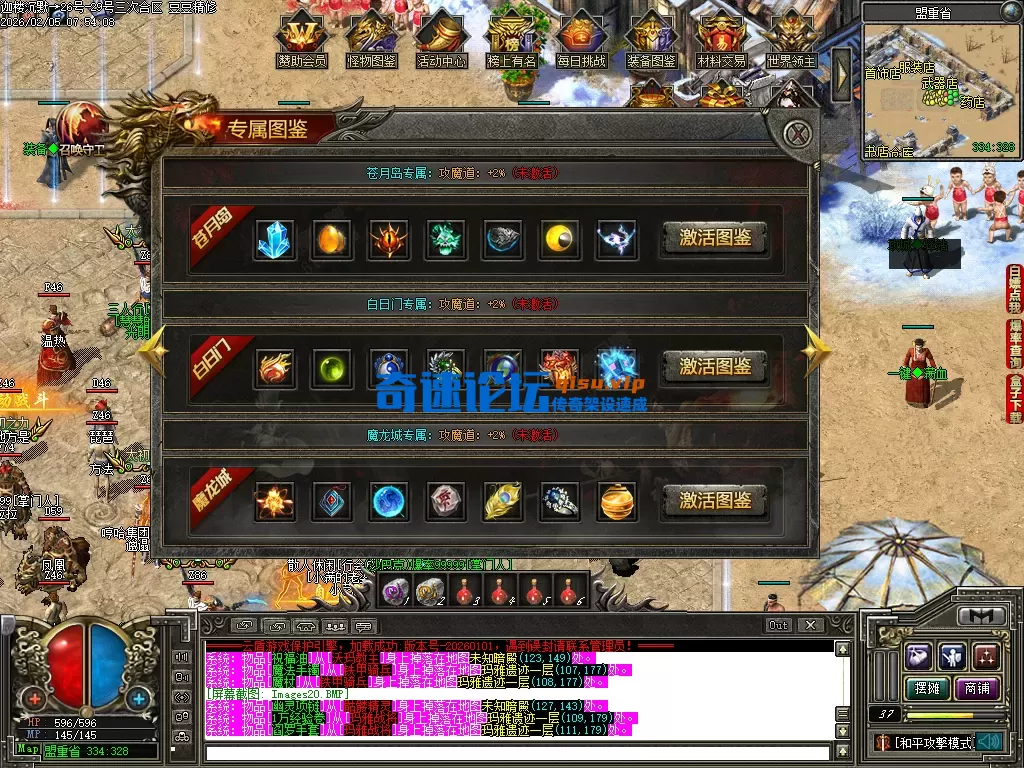Select the blue crystal item in 苍月岛 row
The image size is (1024, 768).
[x=274, y=239]
